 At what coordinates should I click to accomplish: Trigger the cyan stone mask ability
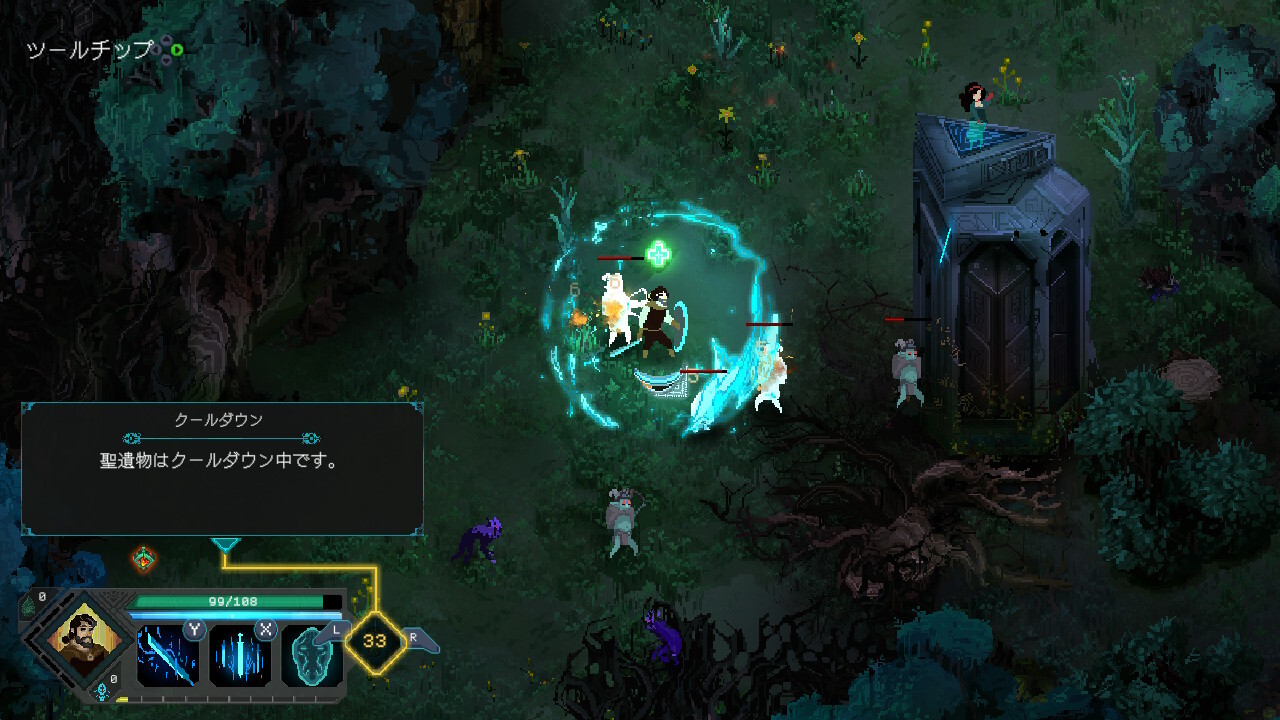click(310, 655)
